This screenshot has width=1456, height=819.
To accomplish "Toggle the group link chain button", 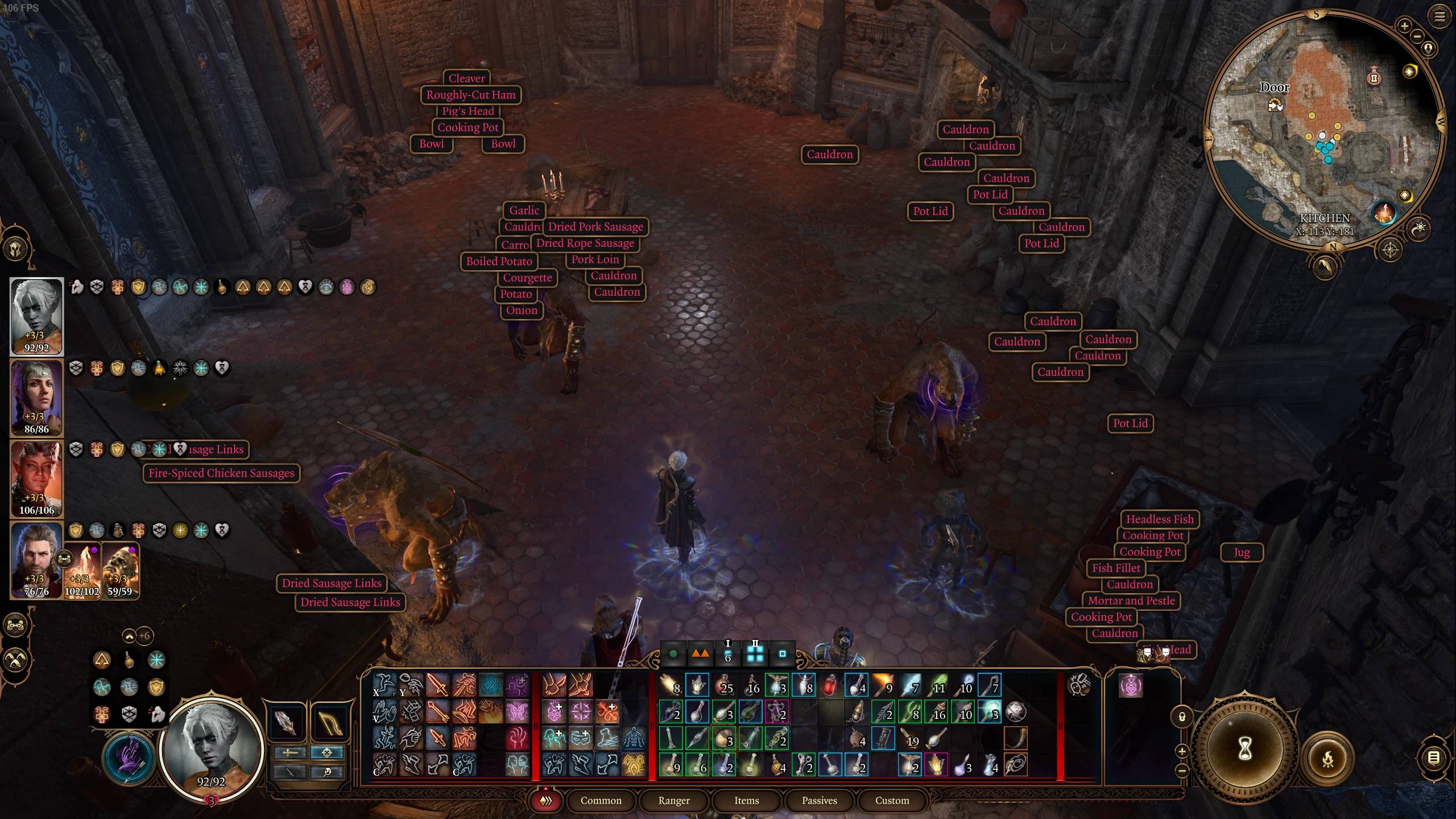I will [x=15, y=625].
